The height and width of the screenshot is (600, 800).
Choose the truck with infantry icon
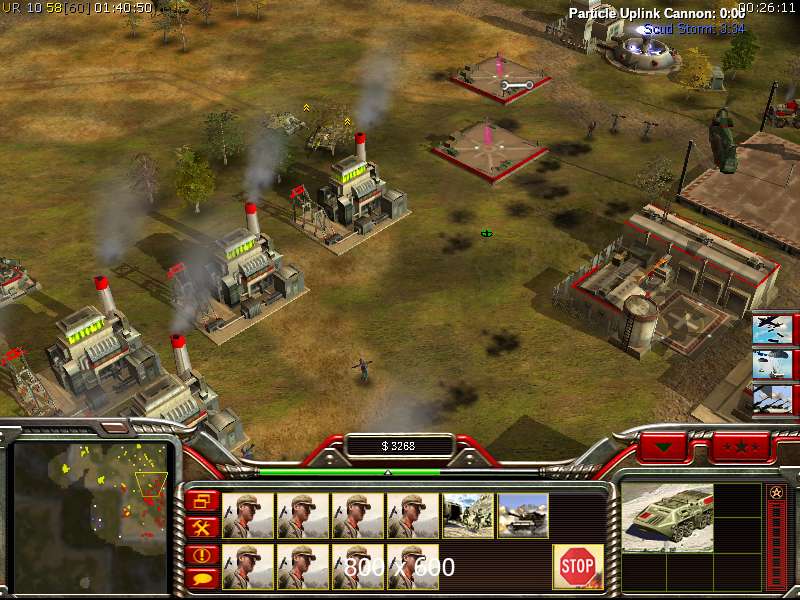click(x=468, y=516)
